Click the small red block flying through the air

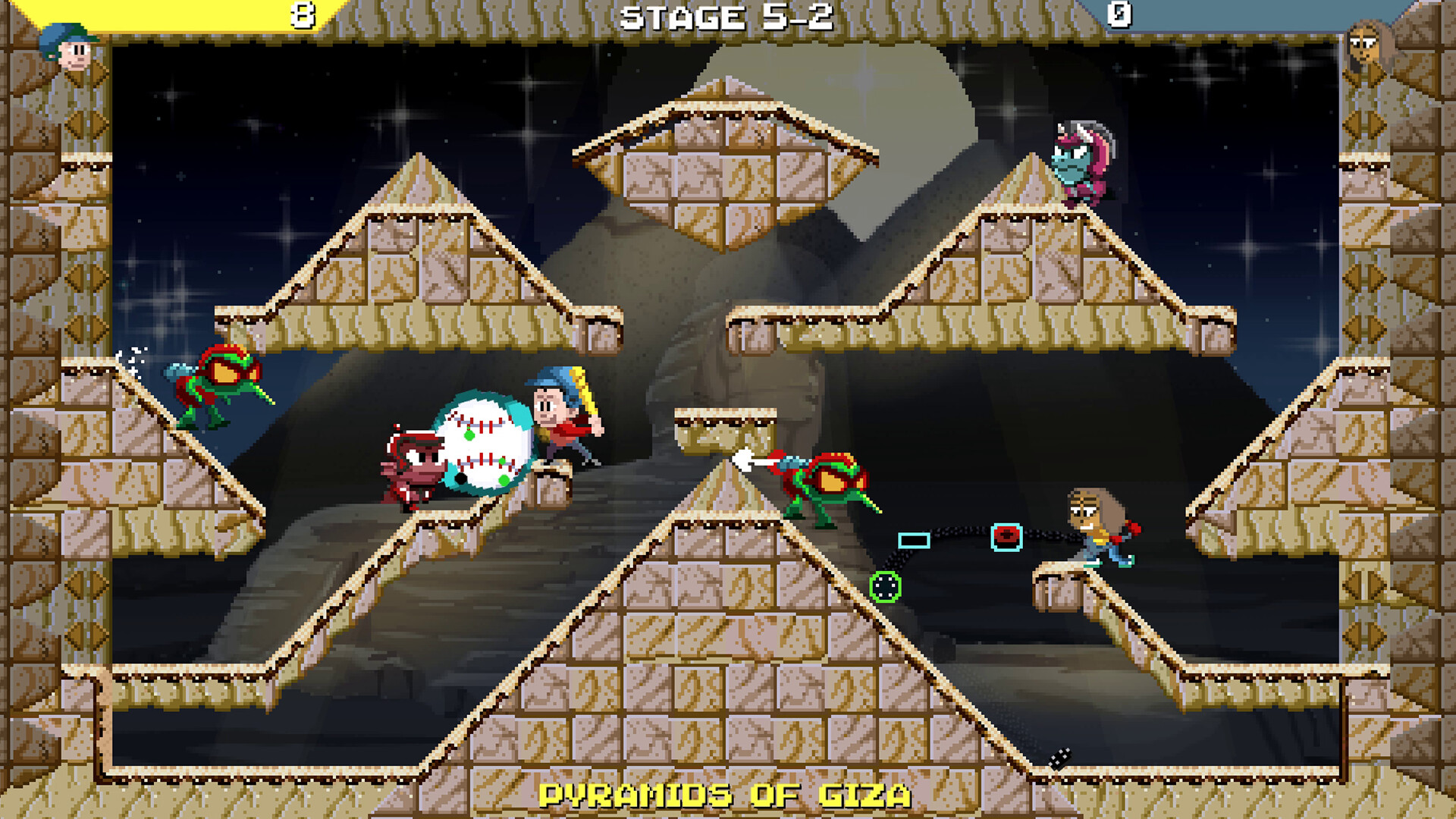(1005, 536)
